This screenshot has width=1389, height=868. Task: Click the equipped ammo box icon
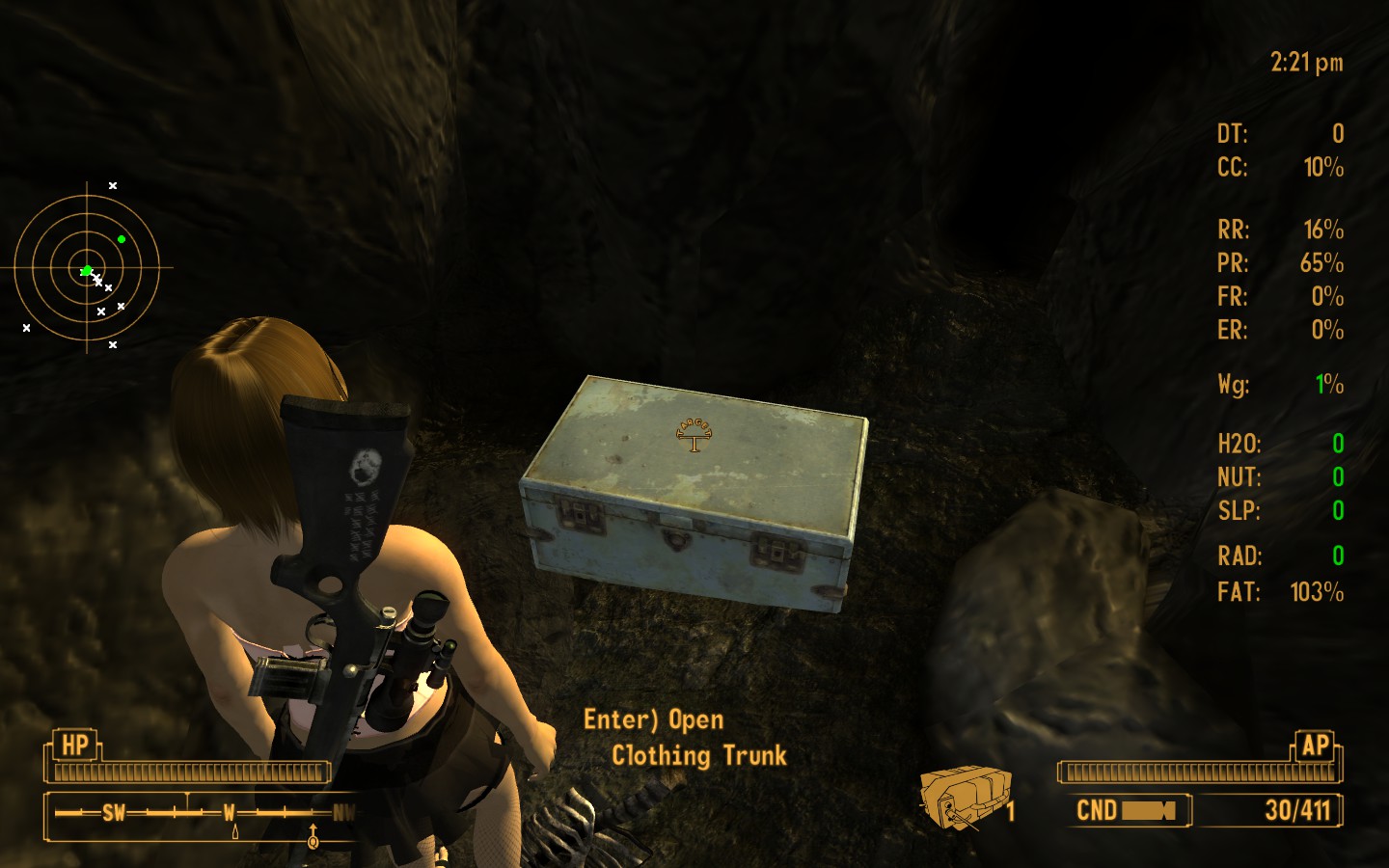965,797
